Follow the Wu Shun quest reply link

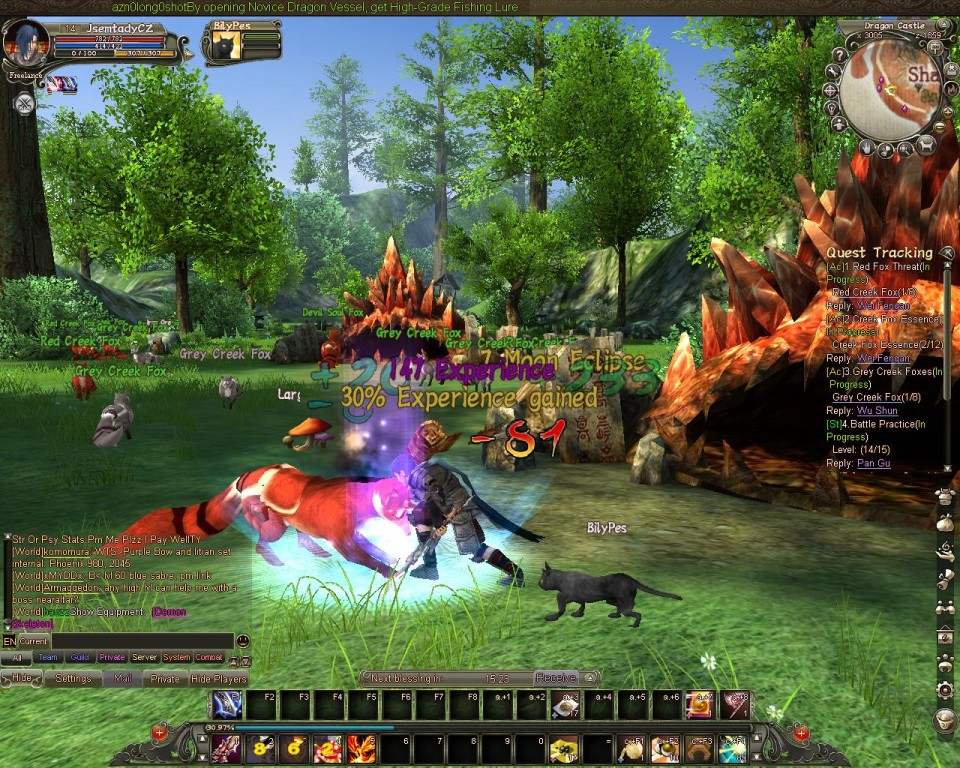(x=876, y=411)
